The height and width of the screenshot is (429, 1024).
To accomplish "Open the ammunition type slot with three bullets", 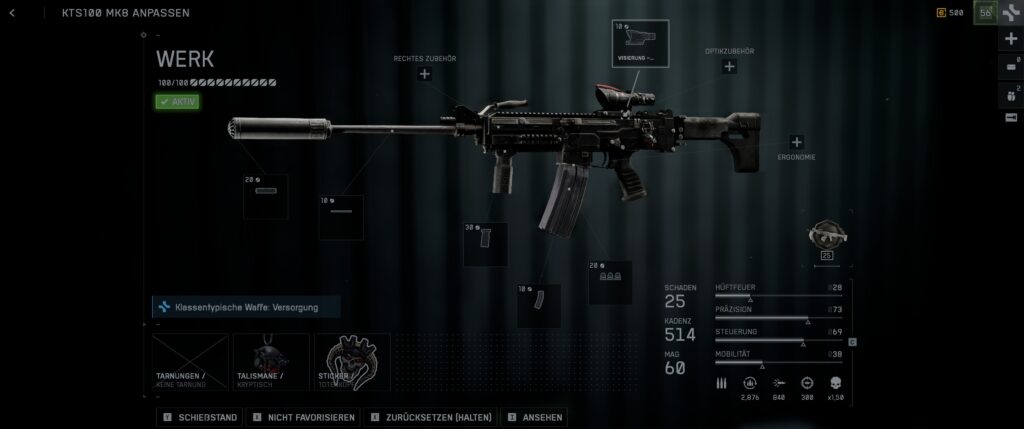I will click(x=609, y=282).
